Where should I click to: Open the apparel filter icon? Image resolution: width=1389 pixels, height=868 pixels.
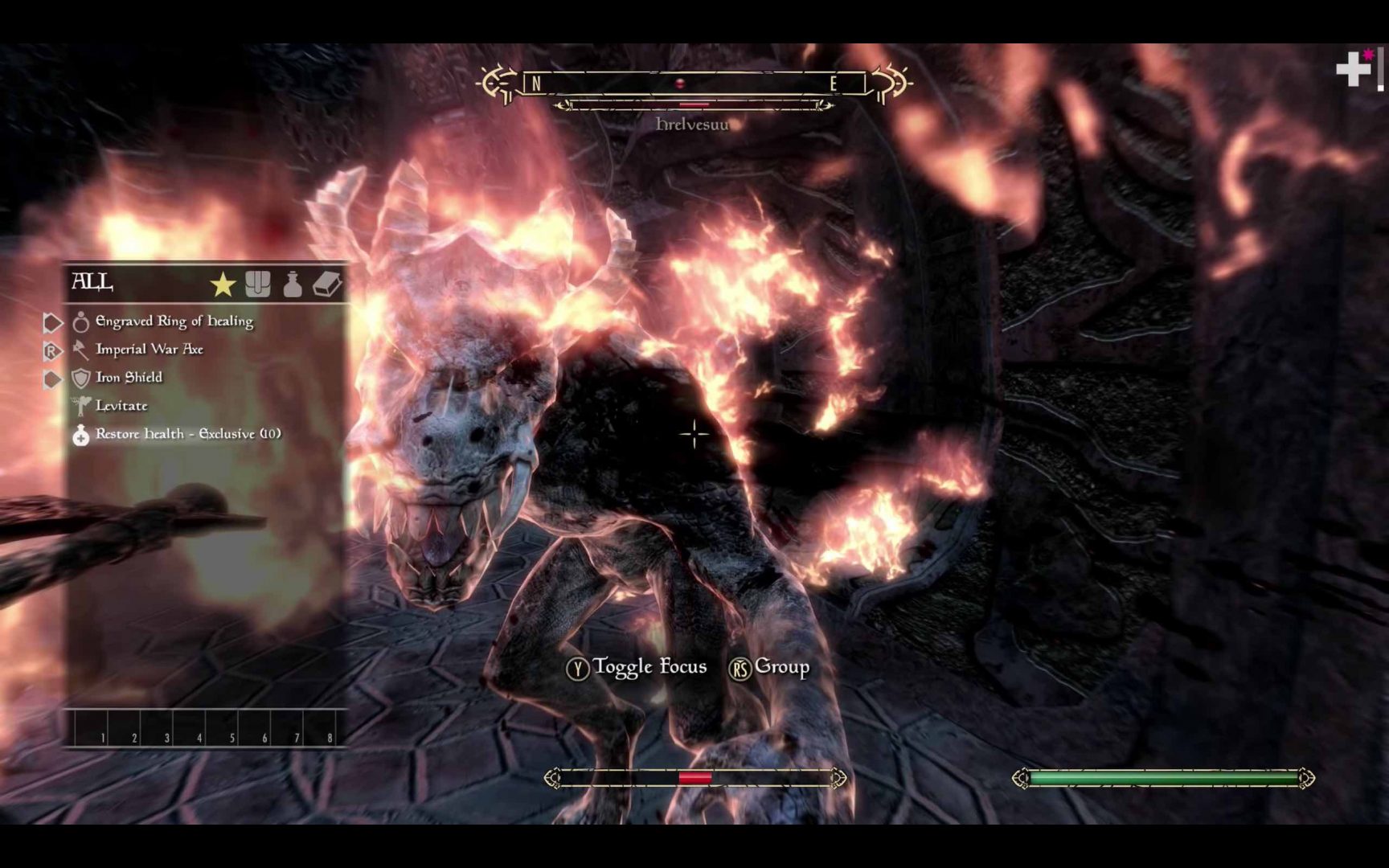(259, 283)
